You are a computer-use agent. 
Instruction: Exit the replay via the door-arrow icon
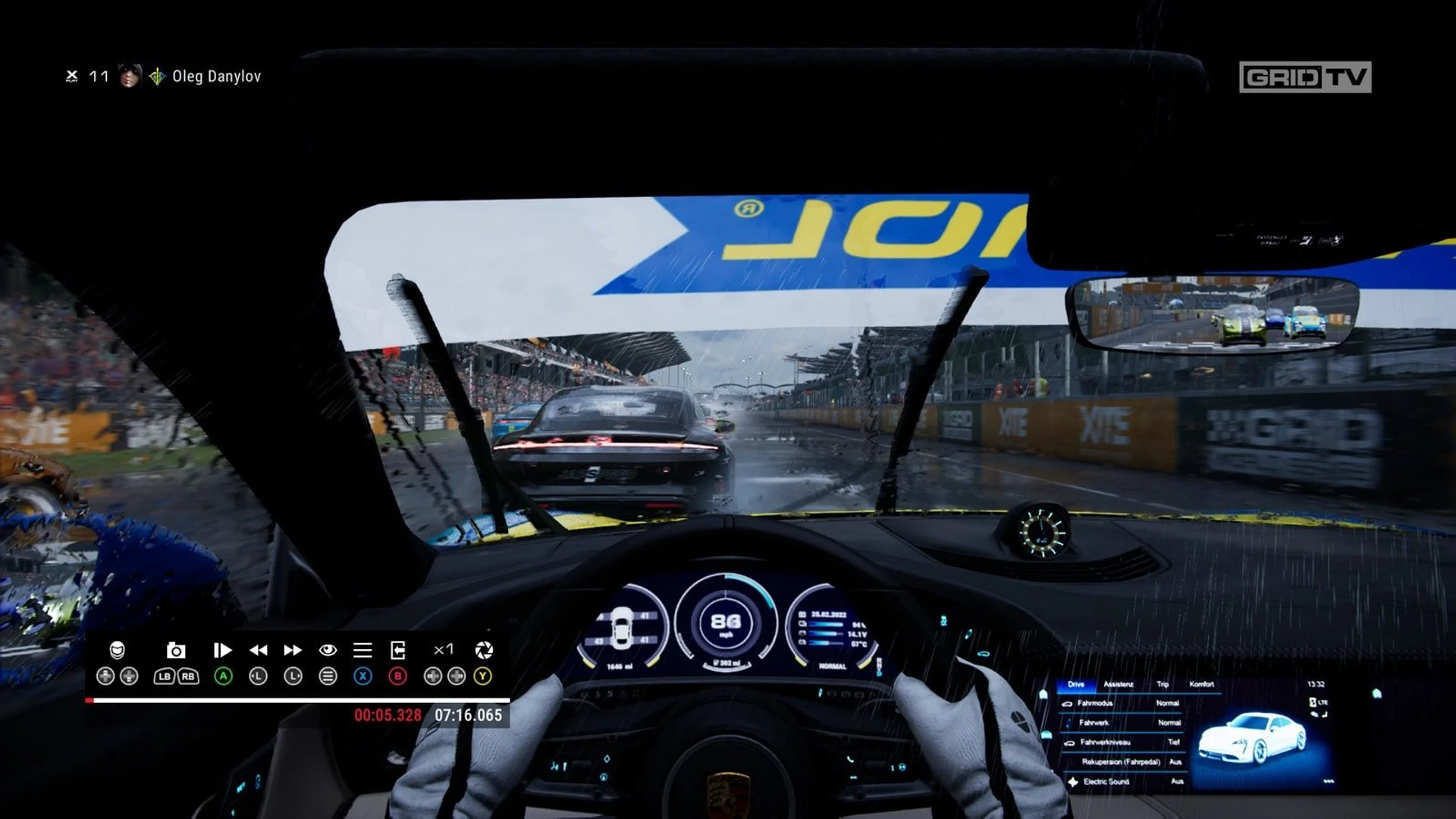397,650
